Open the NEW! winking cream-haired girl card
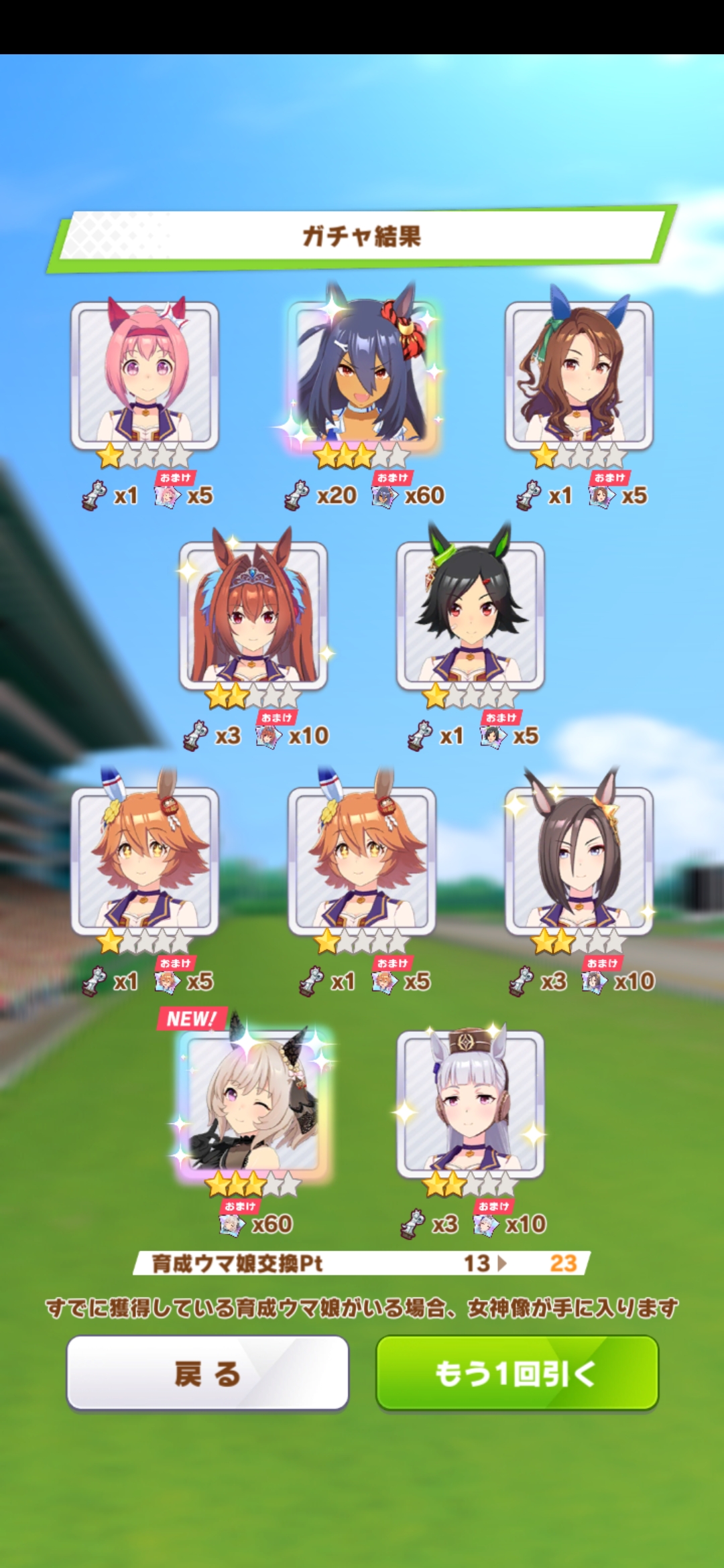Viewport: 724px width, 1568px height. click(253, 1103)
